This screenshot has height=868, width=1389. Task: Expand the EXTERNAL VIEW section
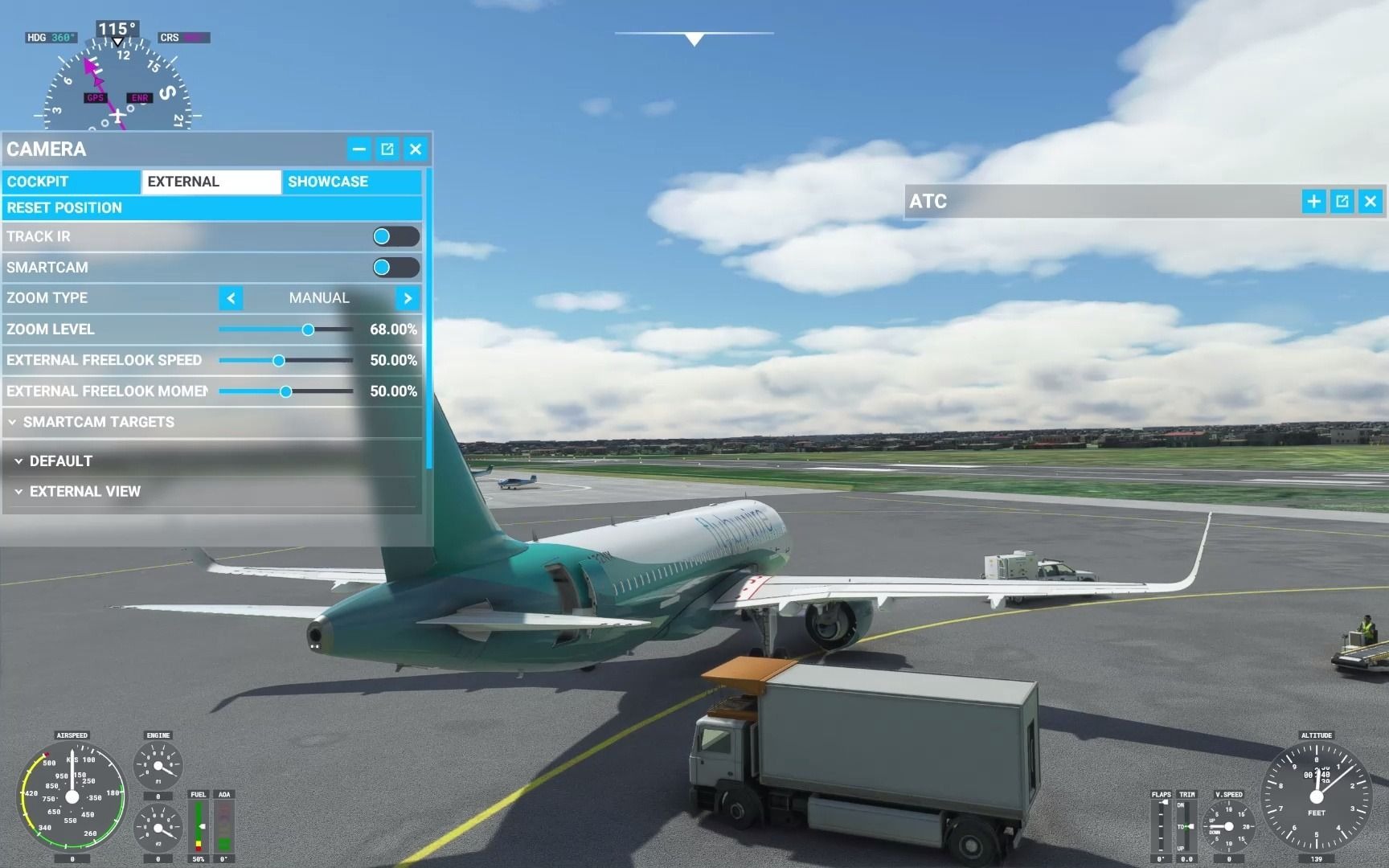click(x=84, y=491)
